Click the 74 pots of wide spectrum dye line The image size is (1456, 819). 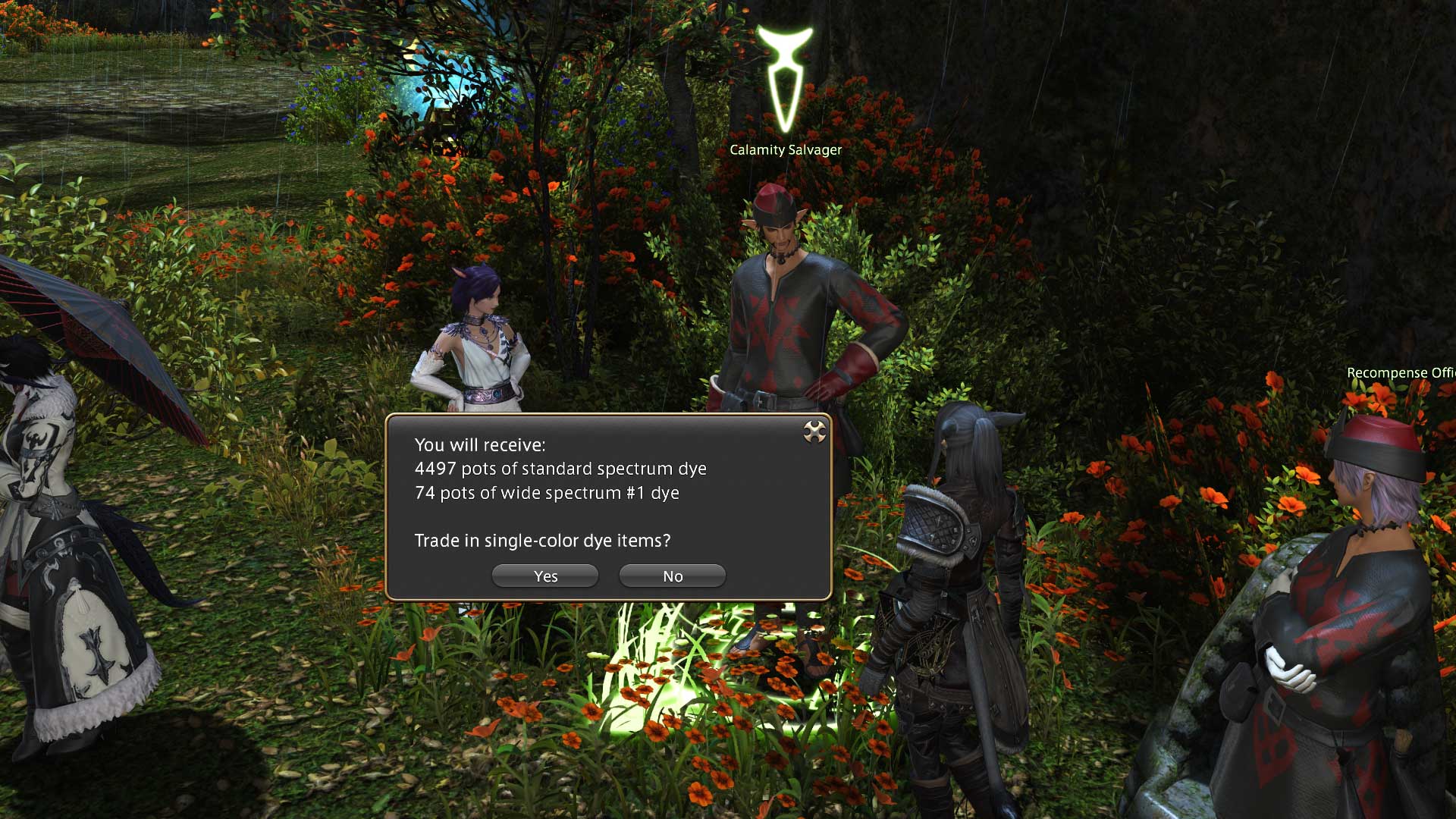[547, 492]
